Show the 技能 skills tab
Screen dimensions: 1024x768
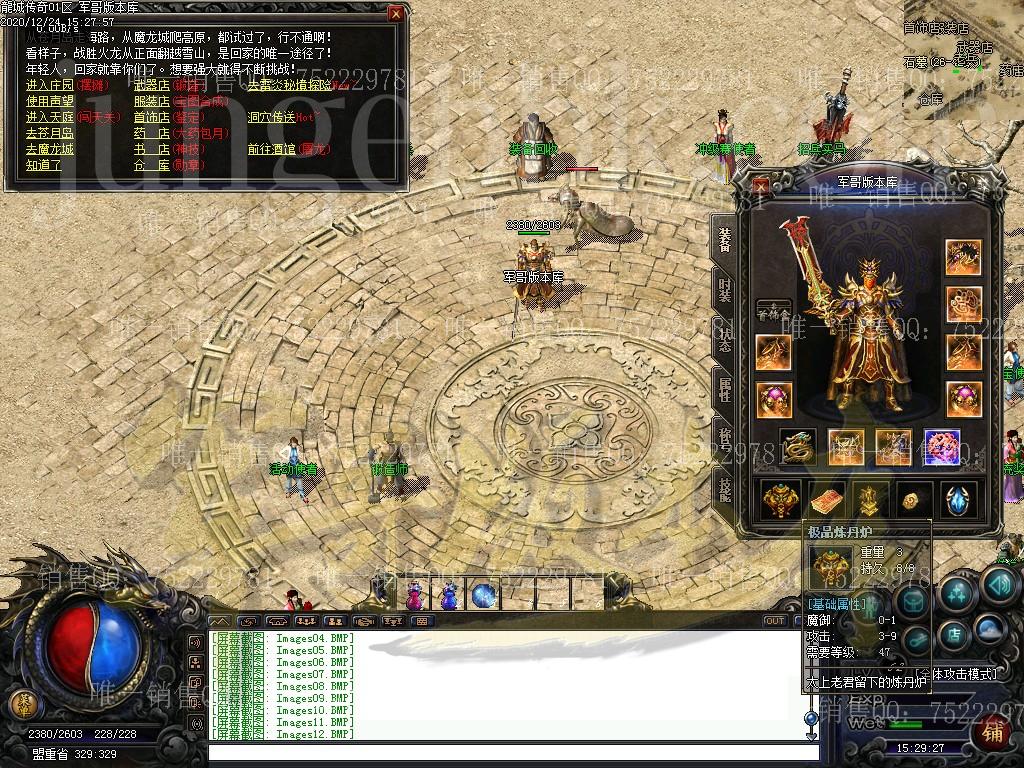pos(724,489)
